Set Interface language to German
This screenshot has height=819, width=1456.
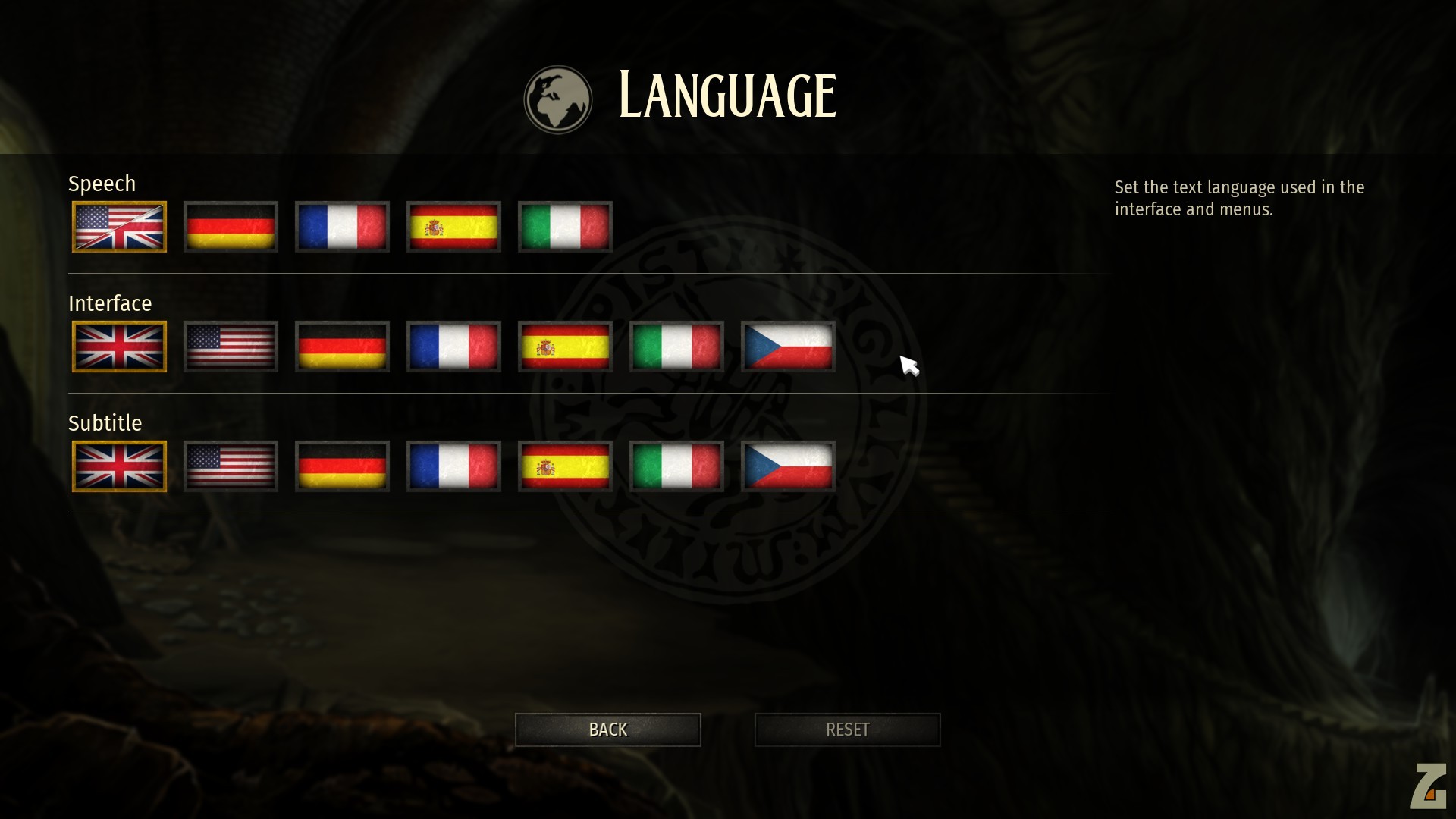(342, 347)
